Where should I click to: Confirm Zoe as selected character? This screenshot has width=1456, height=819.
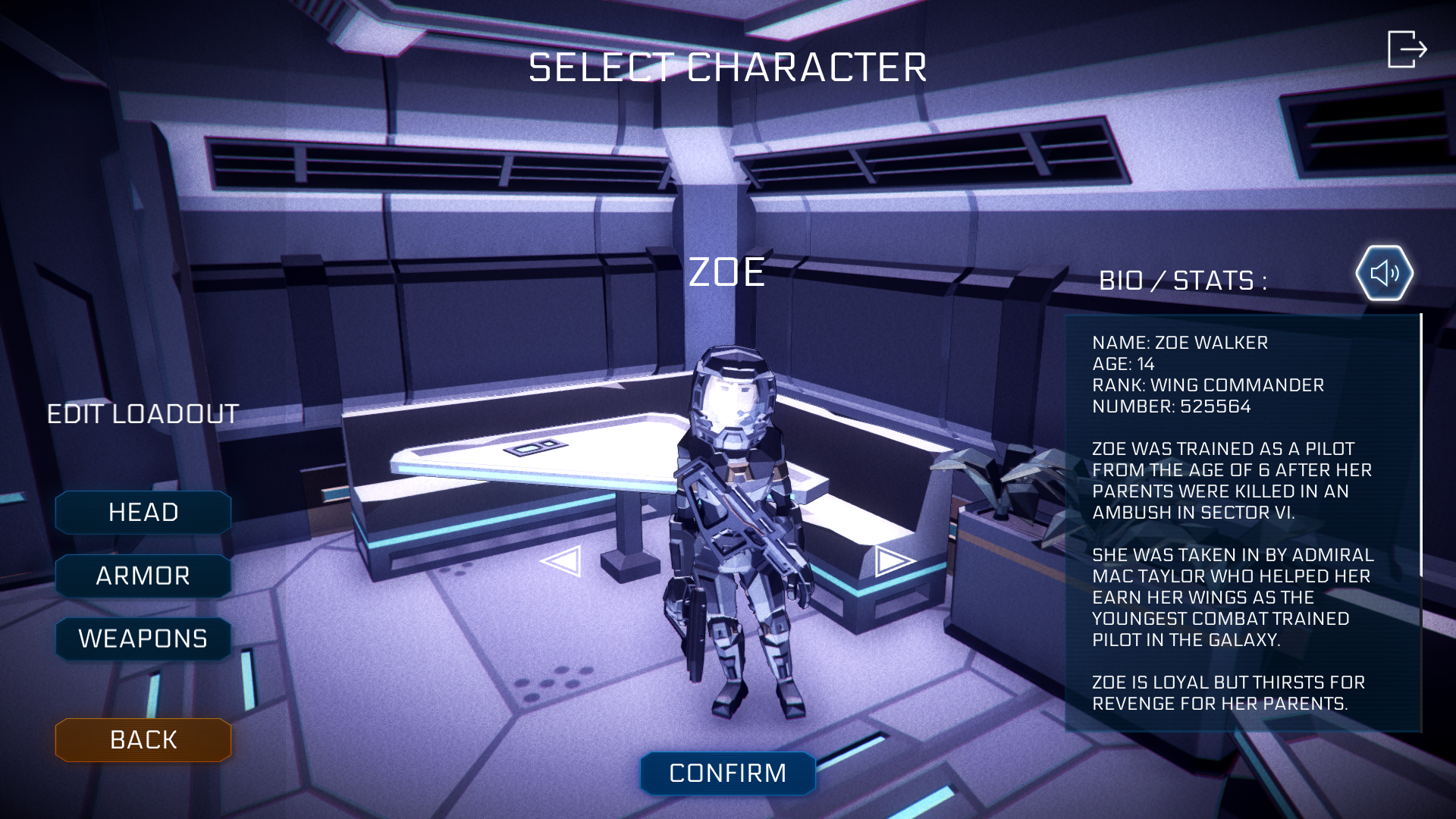click(x=727, y=773)
